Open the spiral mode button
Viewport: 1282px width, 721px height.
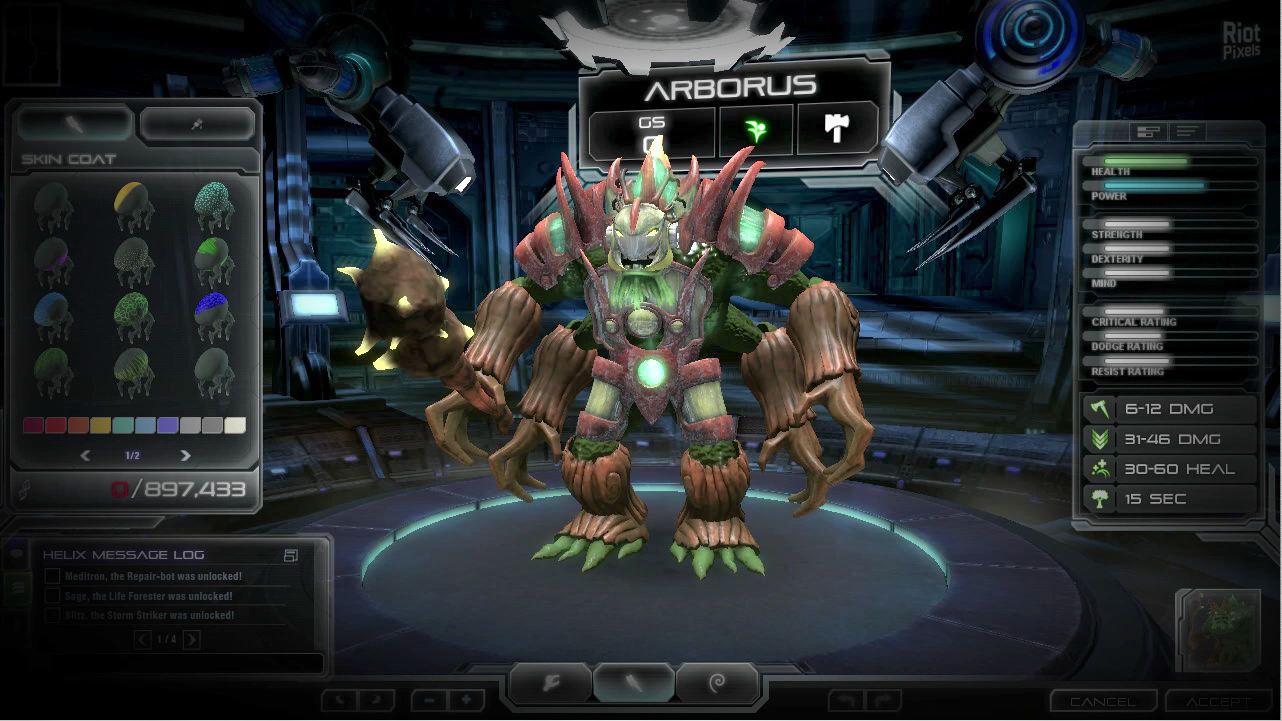(x=717, y=684)
